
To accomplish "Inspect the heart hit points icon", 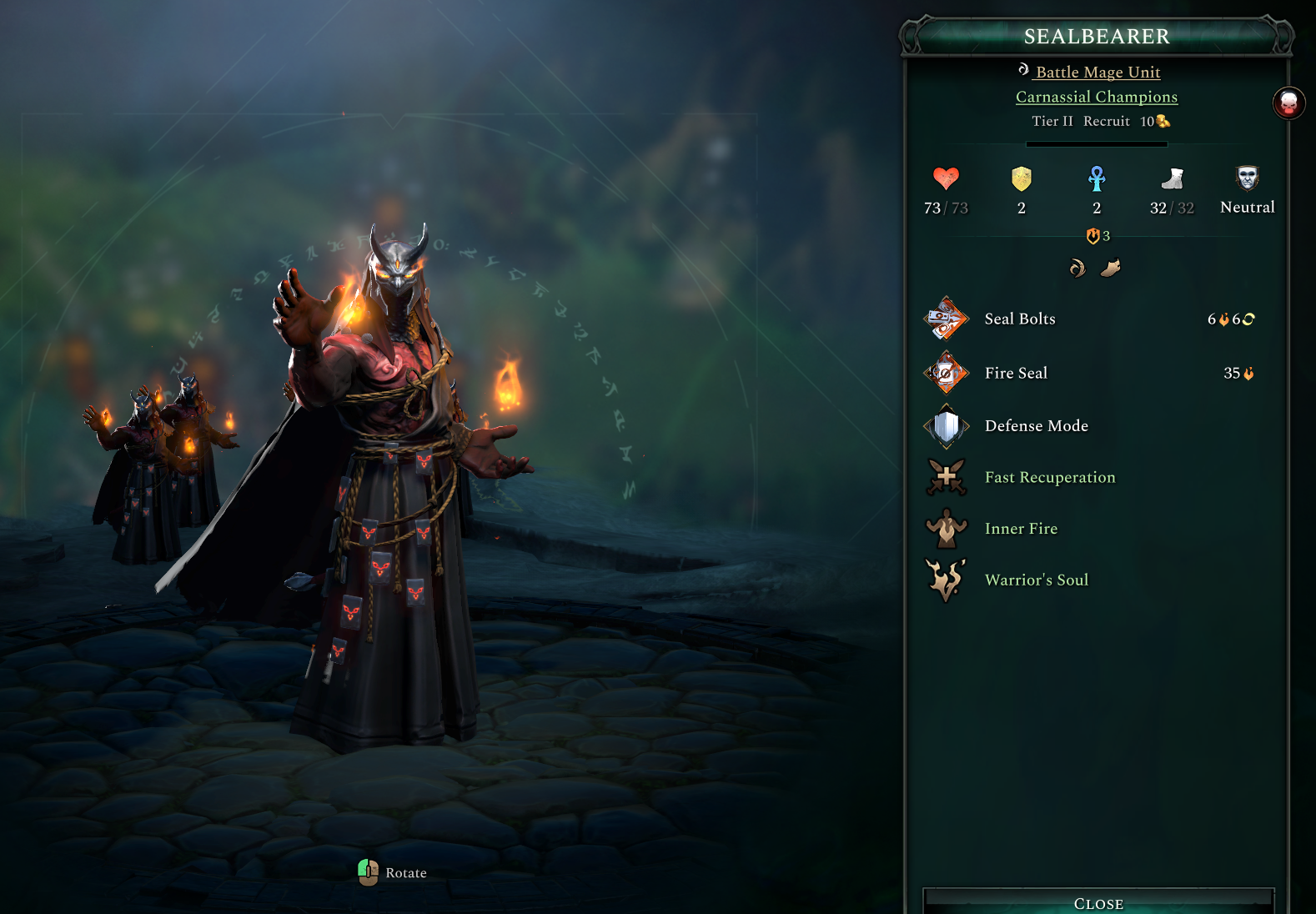I will [x=946, y=178].
